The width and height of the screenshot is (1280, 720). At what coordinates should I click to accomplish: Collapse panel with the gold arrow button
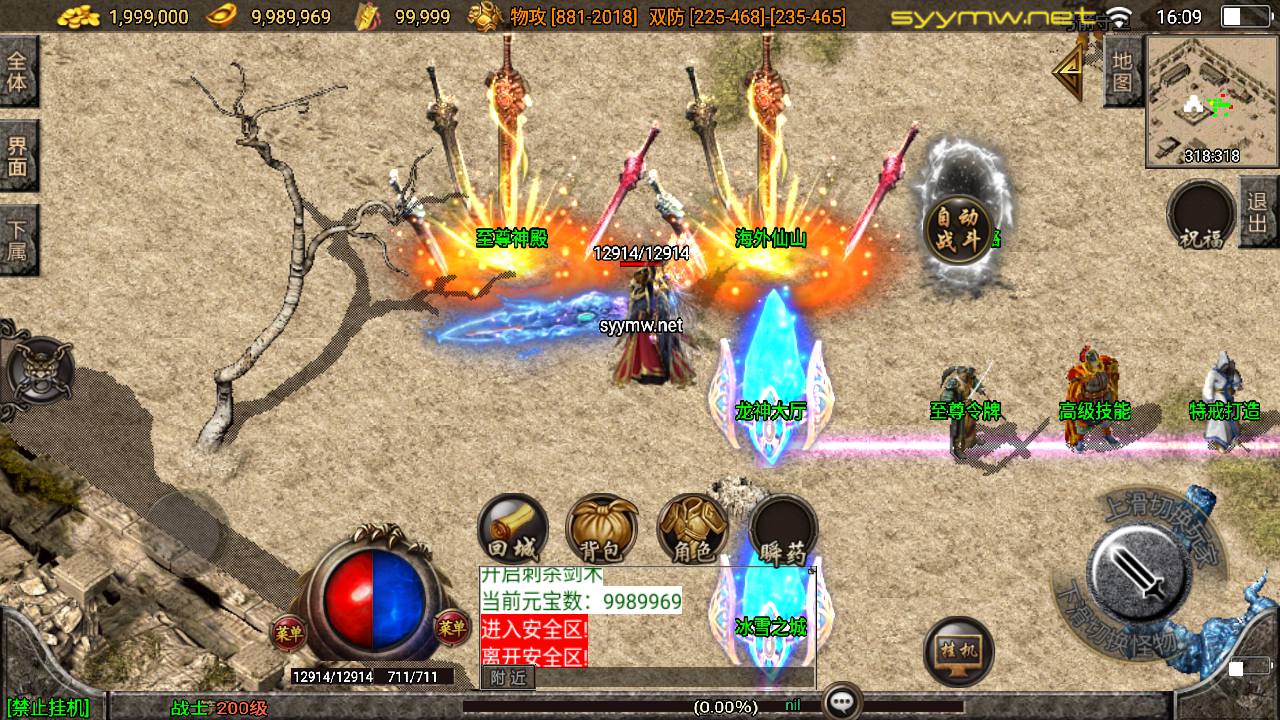pos(1069,68)
